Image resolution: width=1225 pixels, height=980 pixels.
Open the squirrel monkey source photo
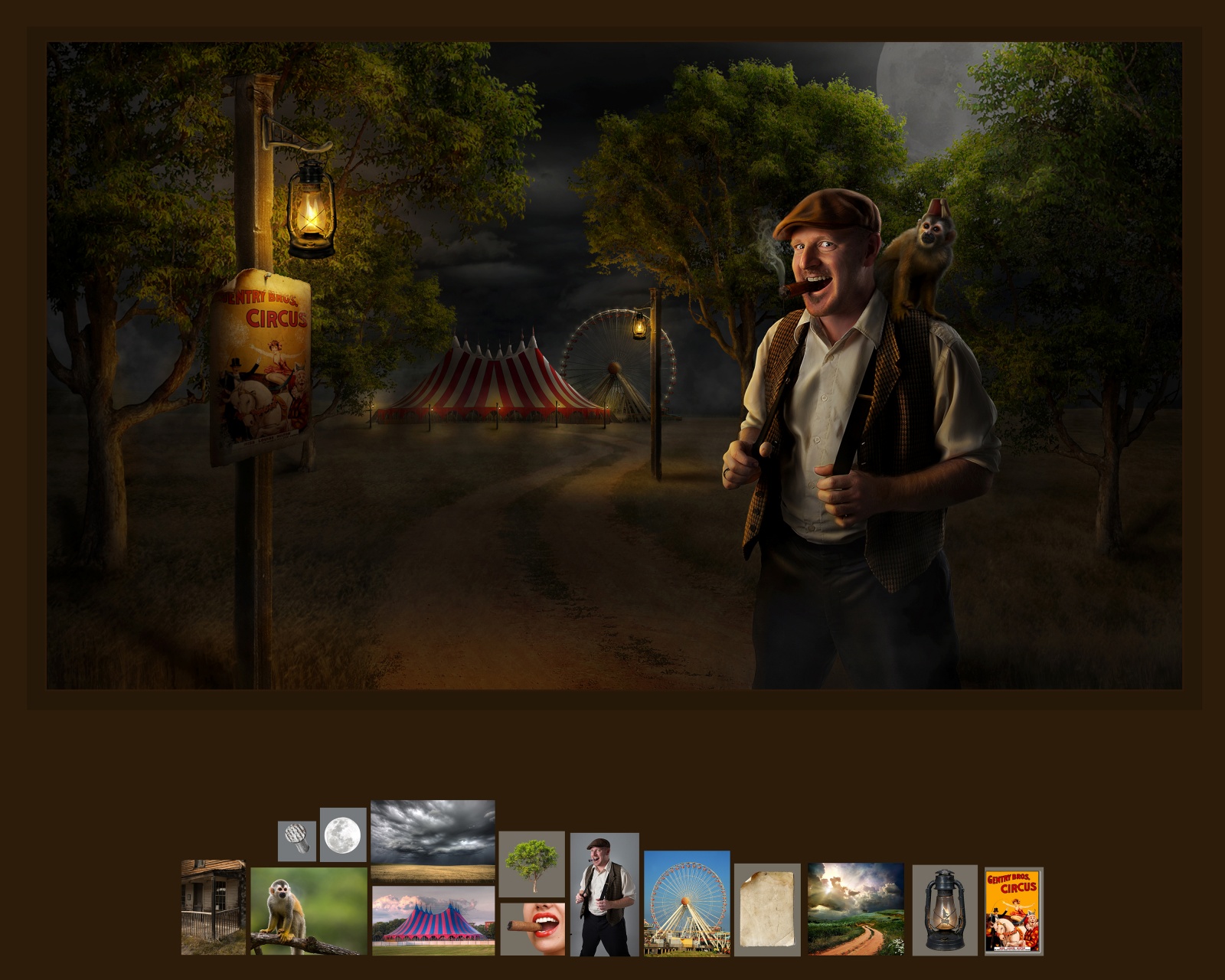pos(309,911)
